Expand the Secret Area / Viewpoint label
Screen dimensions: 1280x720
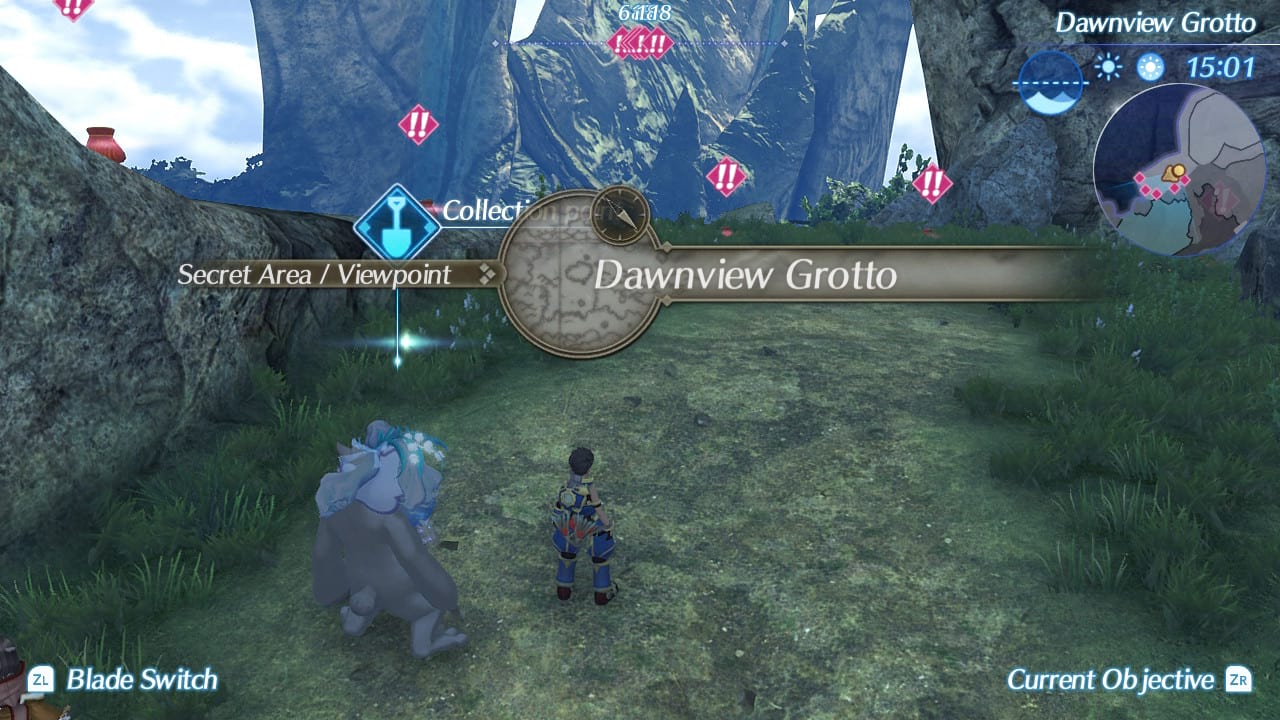pos(313,274)
